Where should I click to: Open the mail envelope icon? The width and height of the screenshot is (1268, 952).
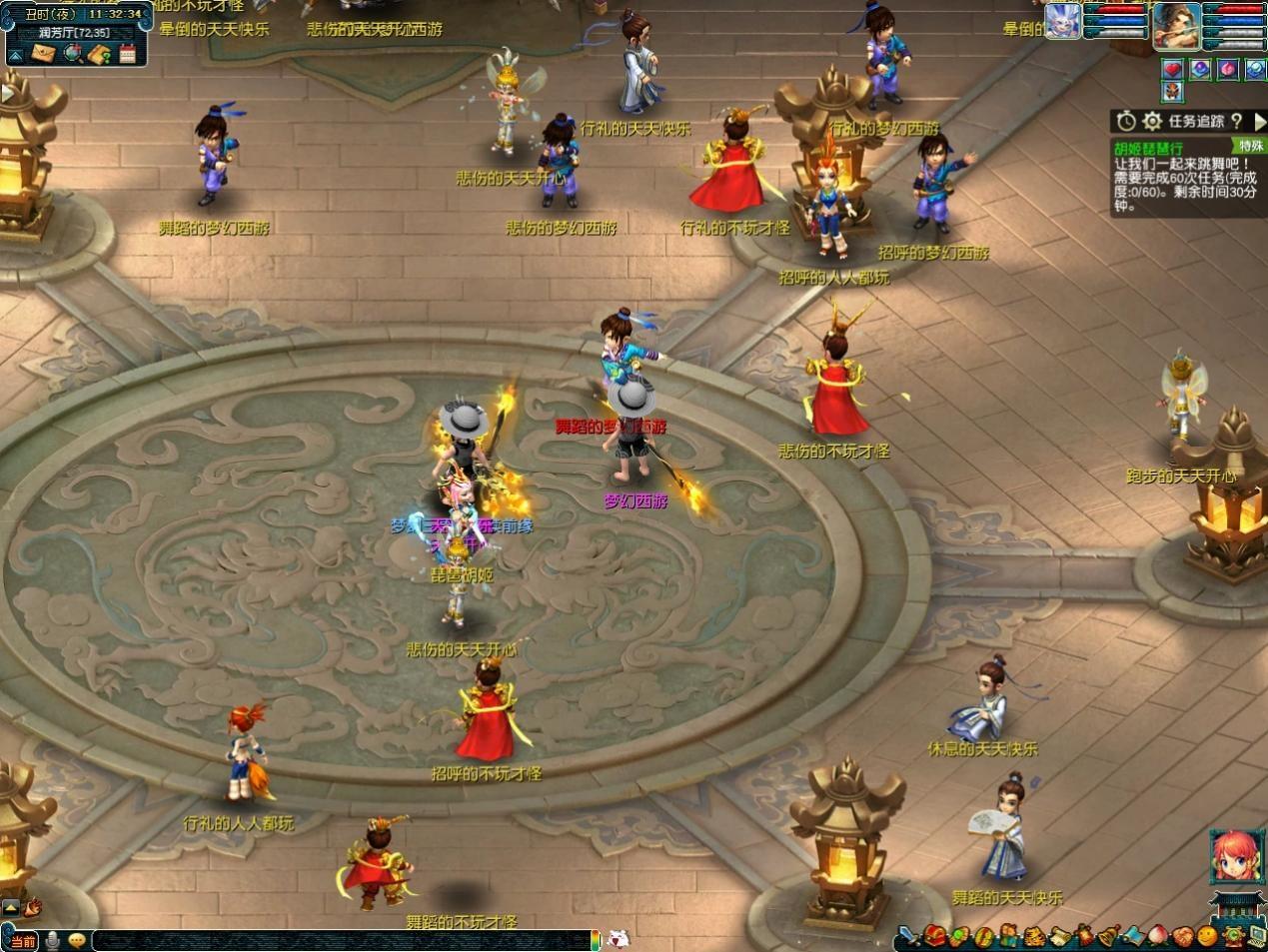43,54
